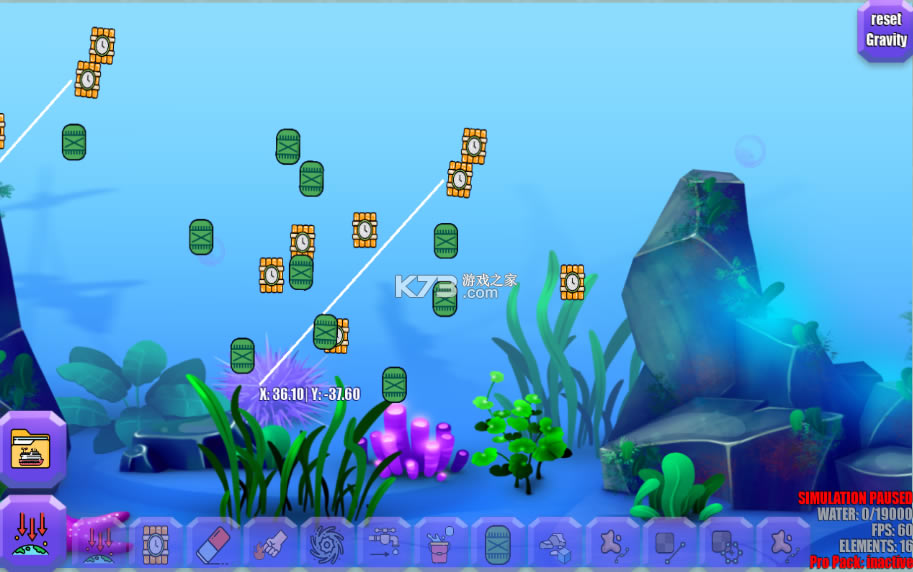Select the timed dynamite tool

[155, 544]
